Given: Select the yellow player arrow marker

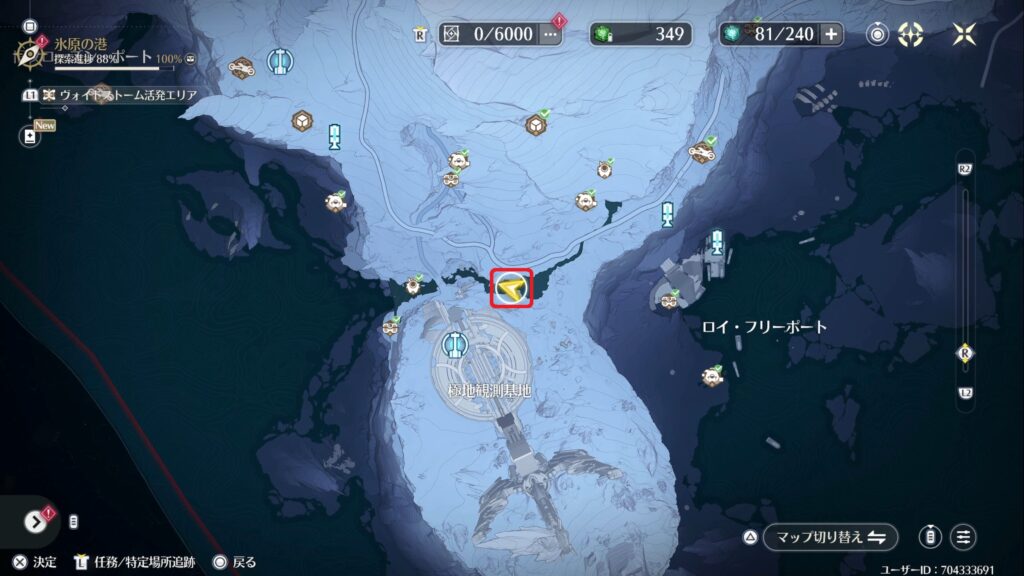Looking at the screenshot, I should 511,288.
